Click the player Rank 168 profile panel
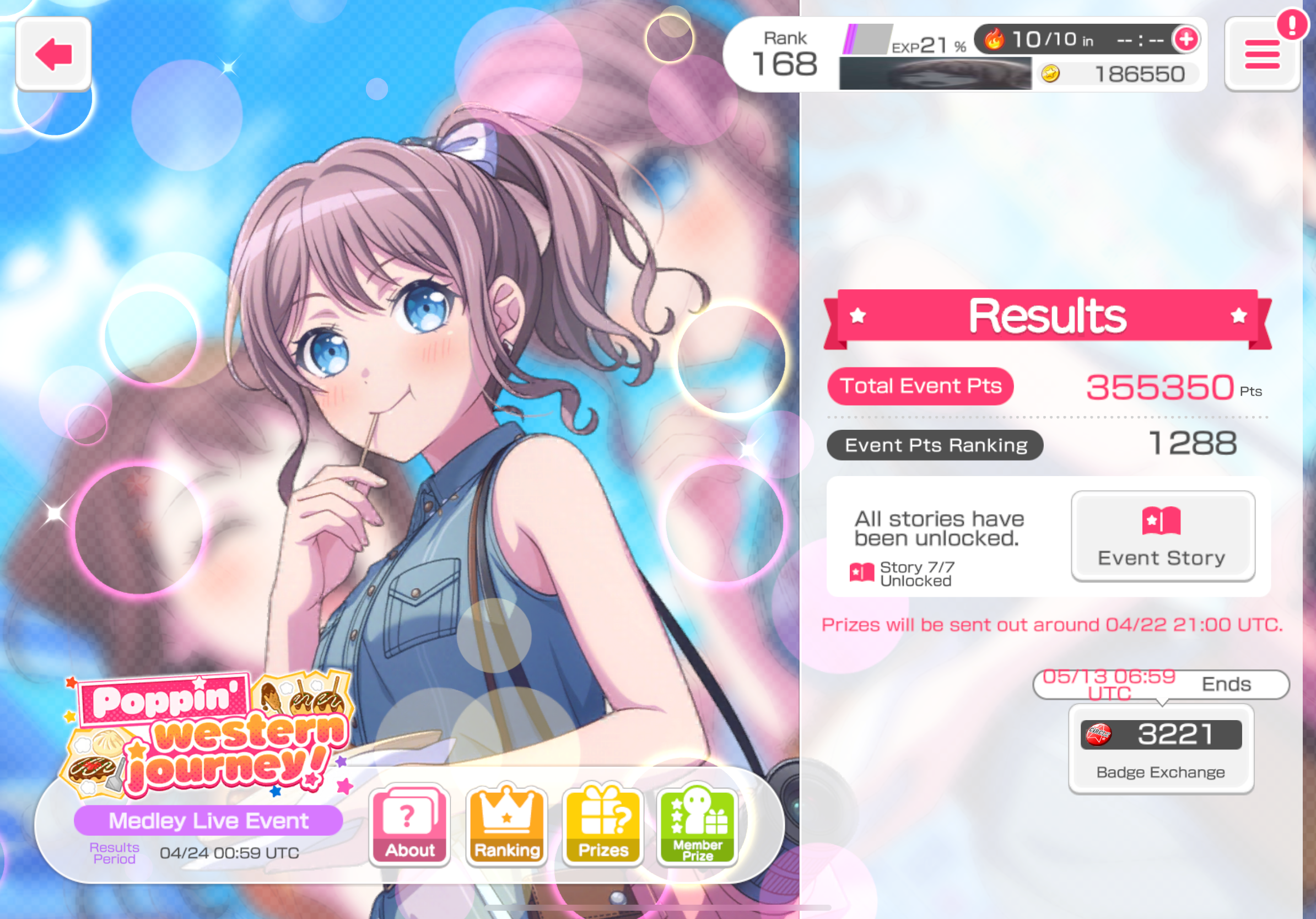The image size is (1316, 919). (x=784, y=55)
